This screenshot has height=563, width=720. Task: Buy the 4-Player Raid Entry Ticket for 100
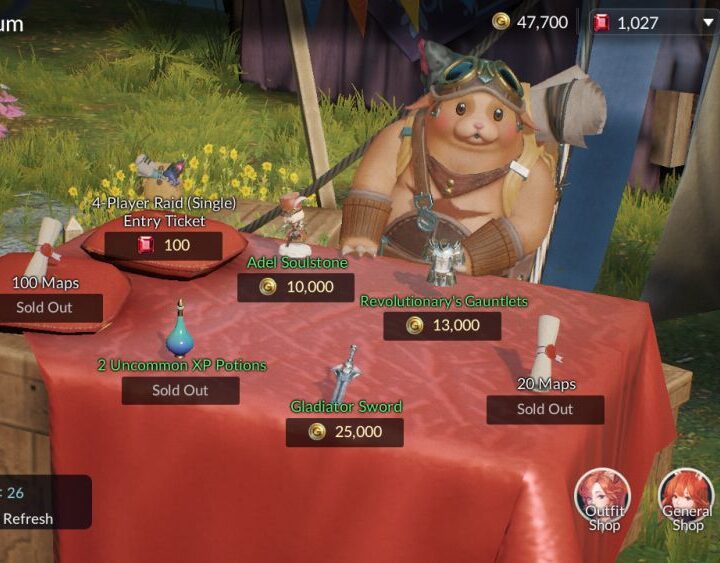tap(163, 245)
